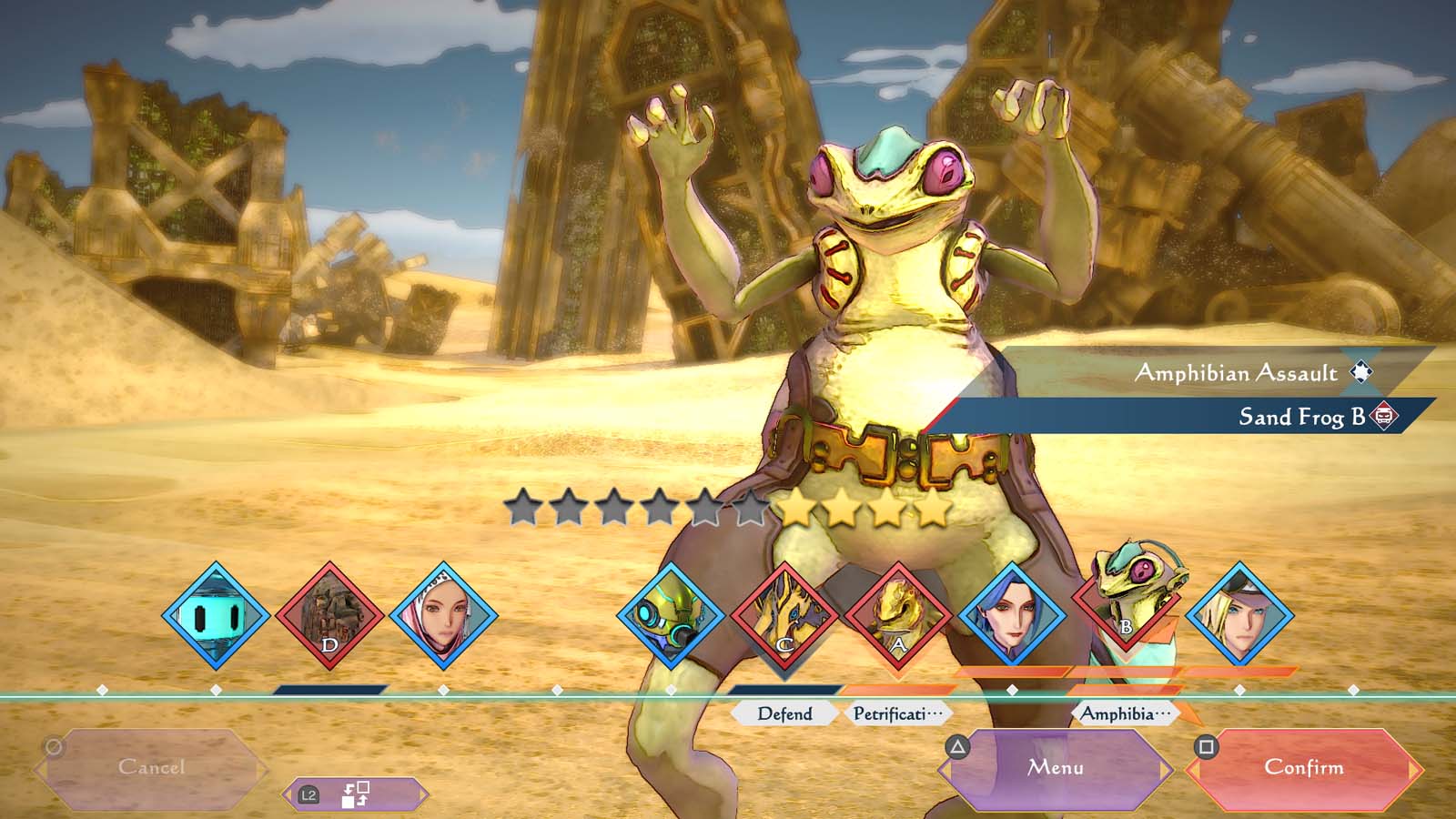Screen dimensions: 1456x819
Task: Click the dimmed Cancel button
Action: [151, 768]
